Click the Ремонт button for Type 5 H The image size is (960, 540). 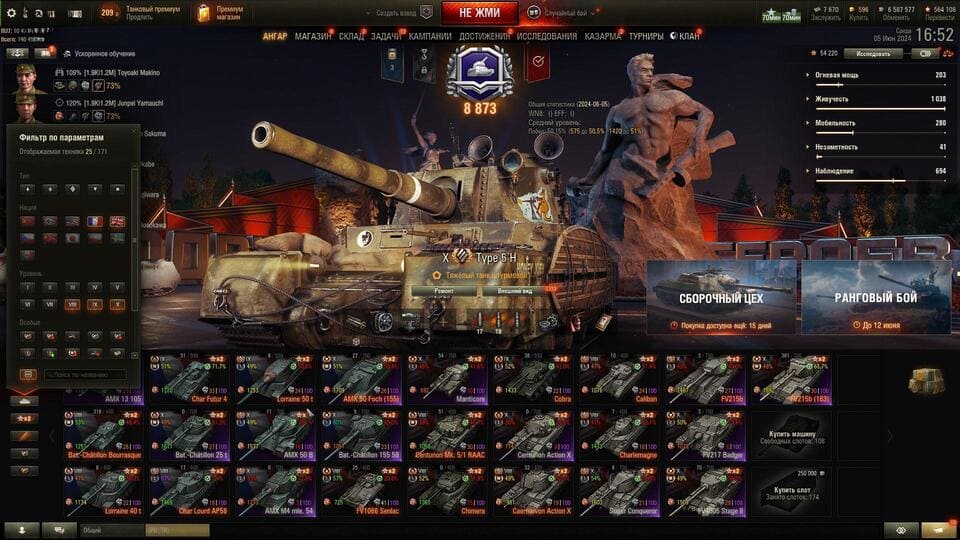[x=444, y=291]
